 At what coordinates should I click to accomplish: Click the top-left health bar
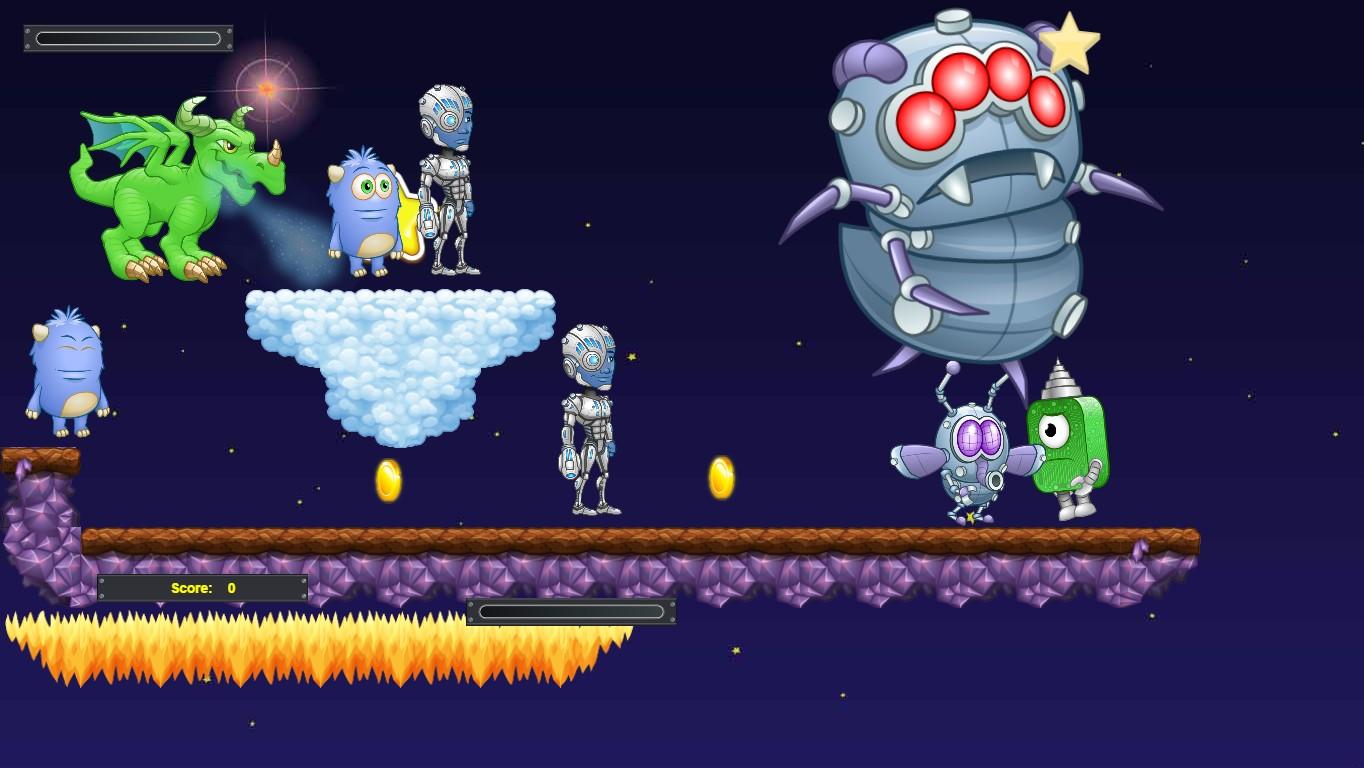pyautogui.click(x=128, y=37)
